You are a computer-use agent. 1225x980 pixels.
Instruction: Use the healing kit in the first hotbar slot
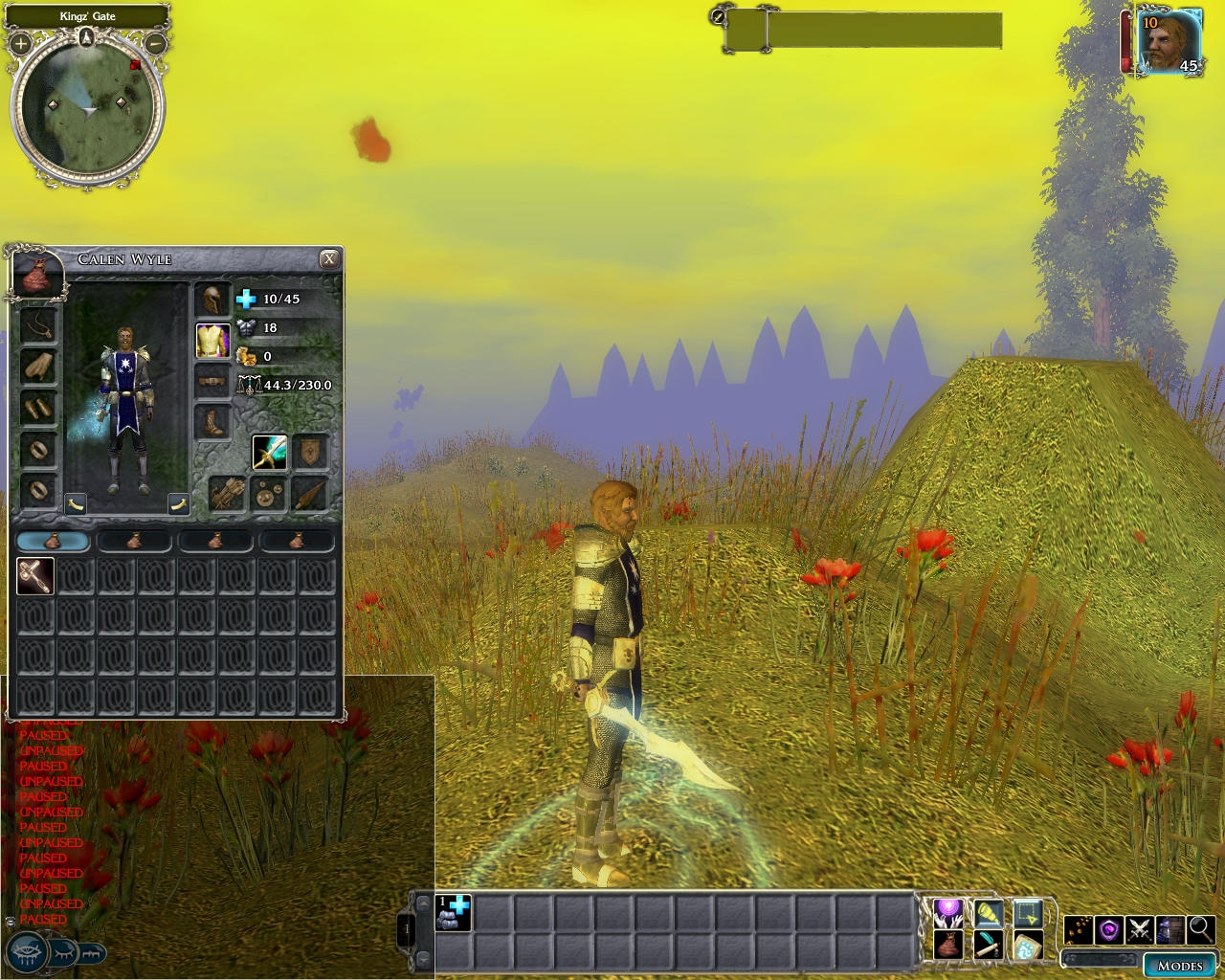click(454, 913)
